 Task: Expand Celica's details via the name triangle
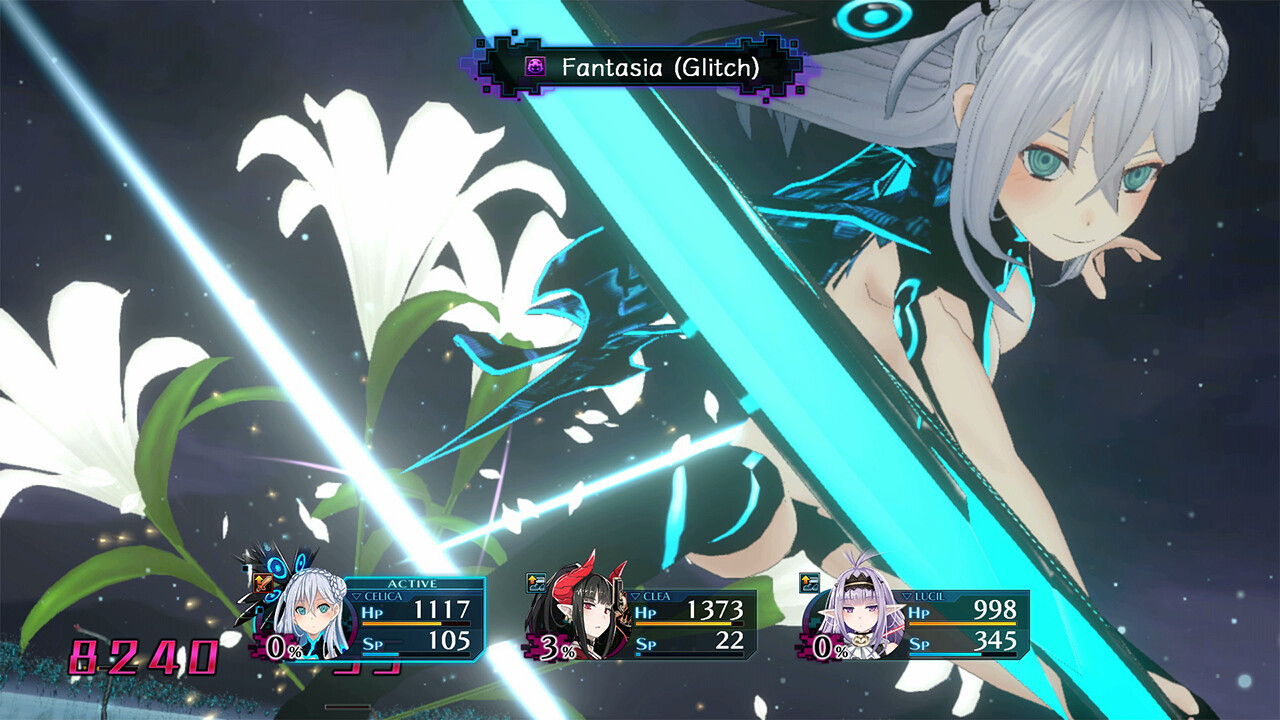tap(356, 596)
